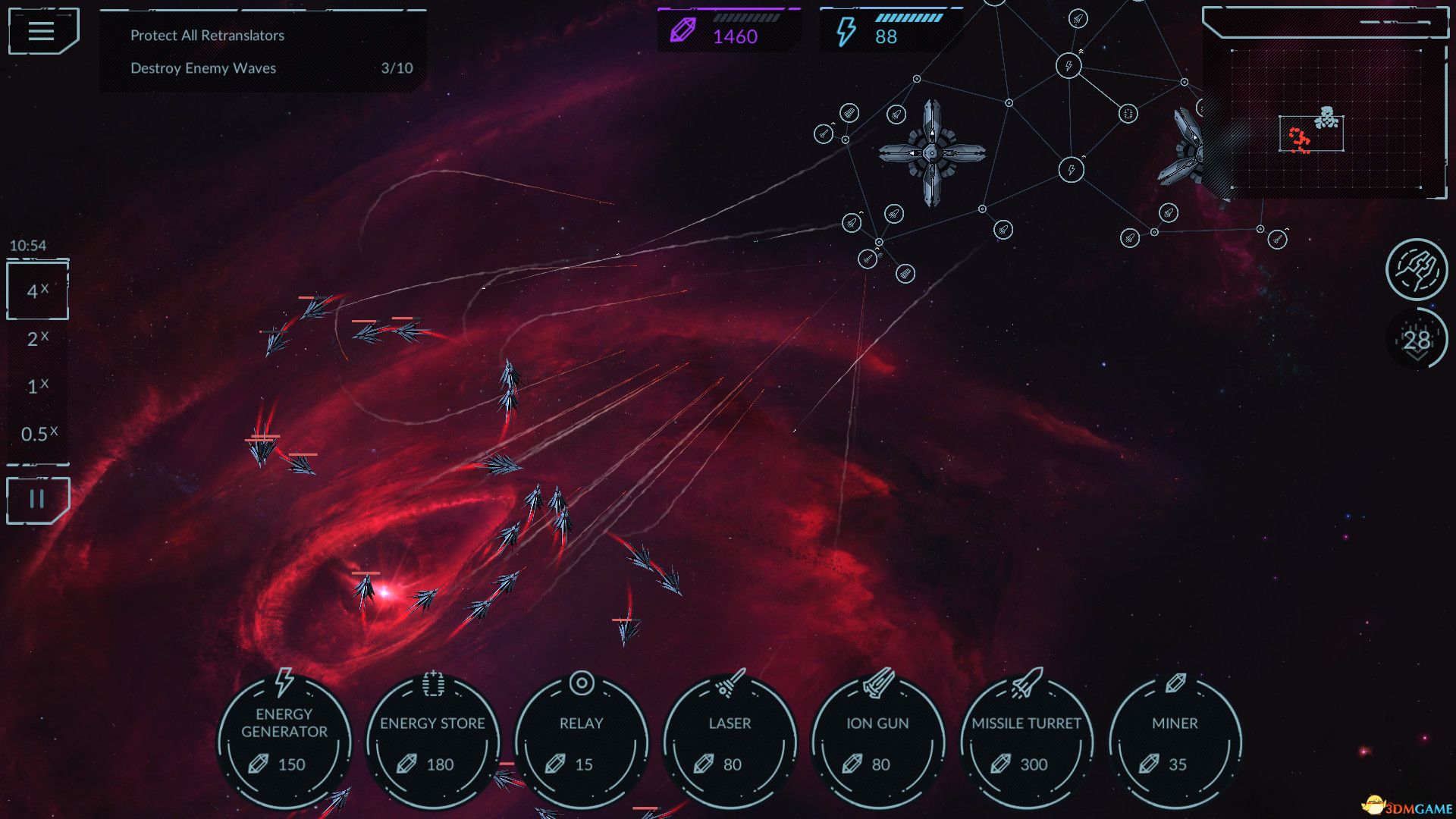This screenshot has height=819, width=1456.
Task: Pause the game
Action: [x=37, y=500]
